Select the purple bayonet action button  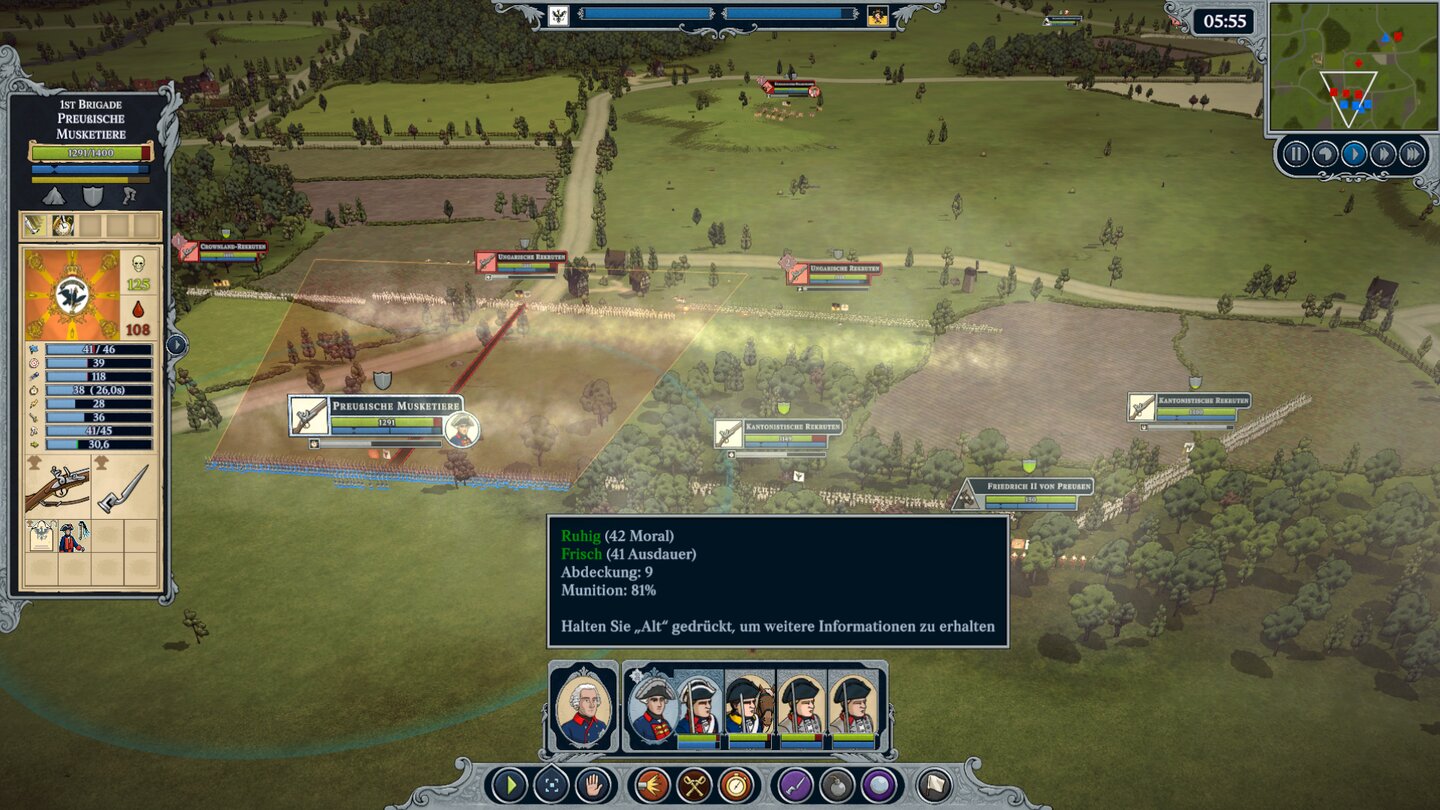click(795, 785)
